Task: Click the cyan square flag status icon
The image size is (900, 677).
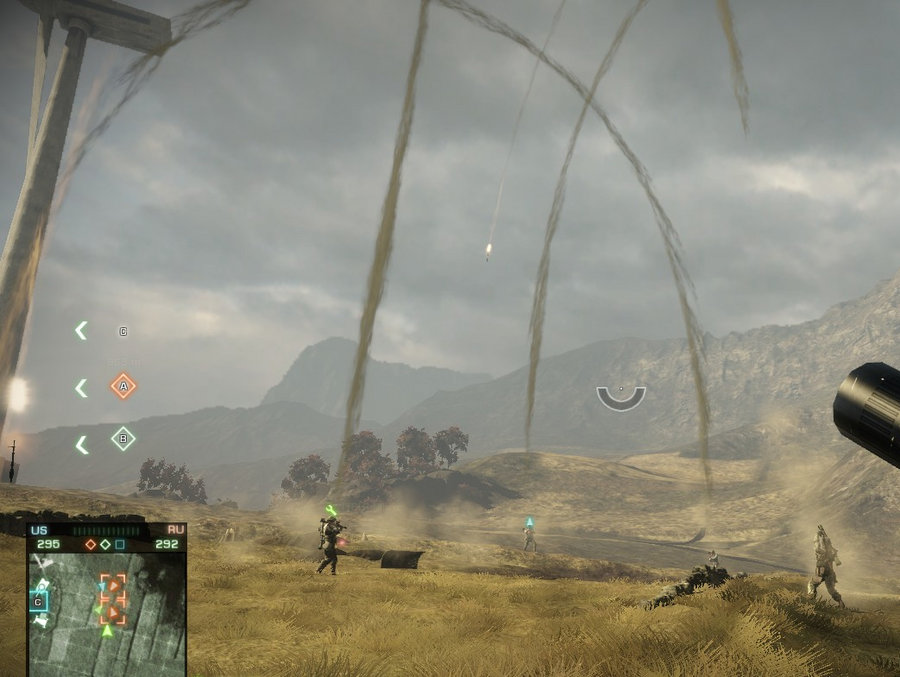Action: tap(120, 544)
